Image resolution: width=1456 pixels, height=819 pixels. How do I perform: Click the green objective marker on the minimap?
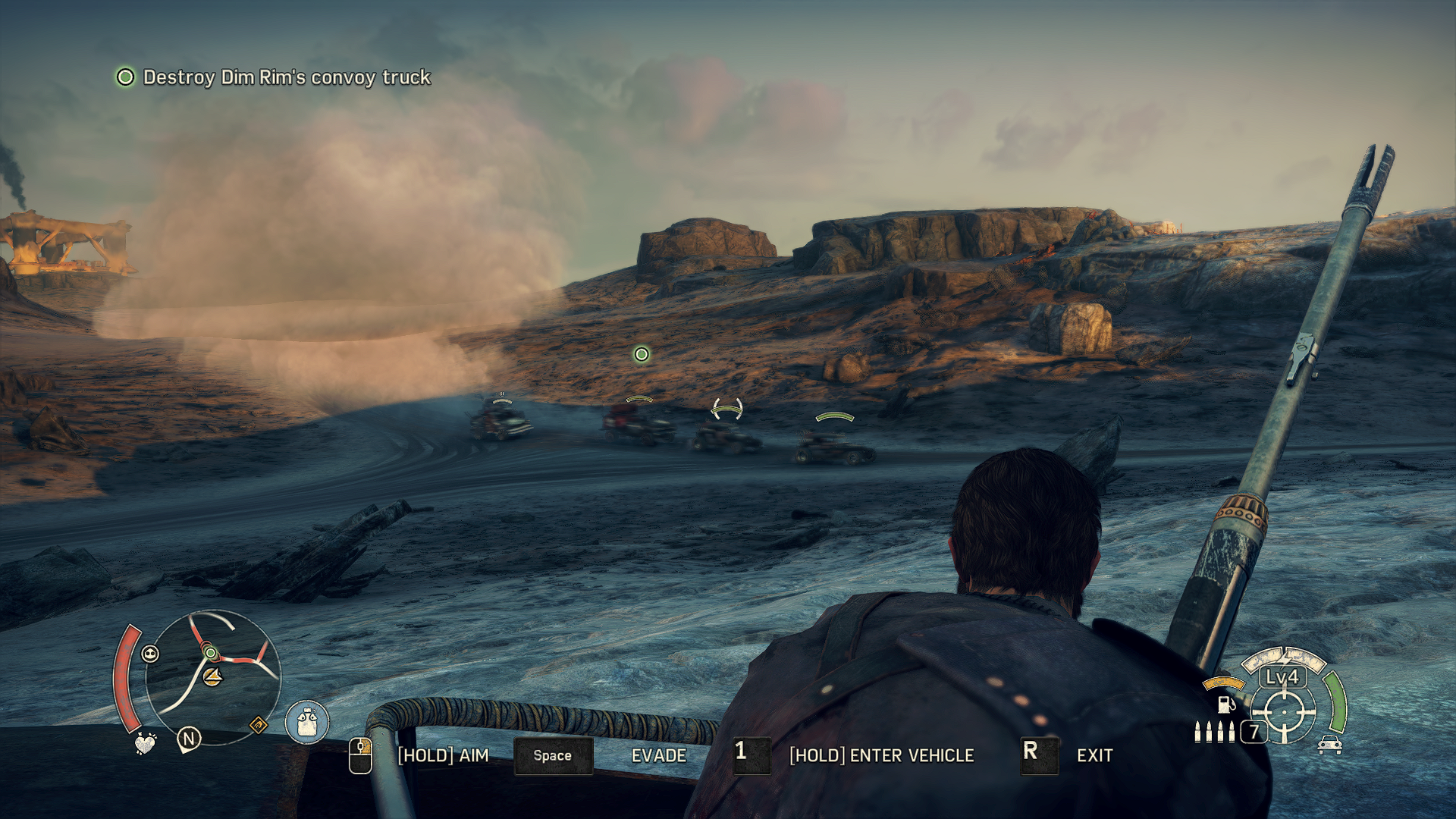pos(211,653)
